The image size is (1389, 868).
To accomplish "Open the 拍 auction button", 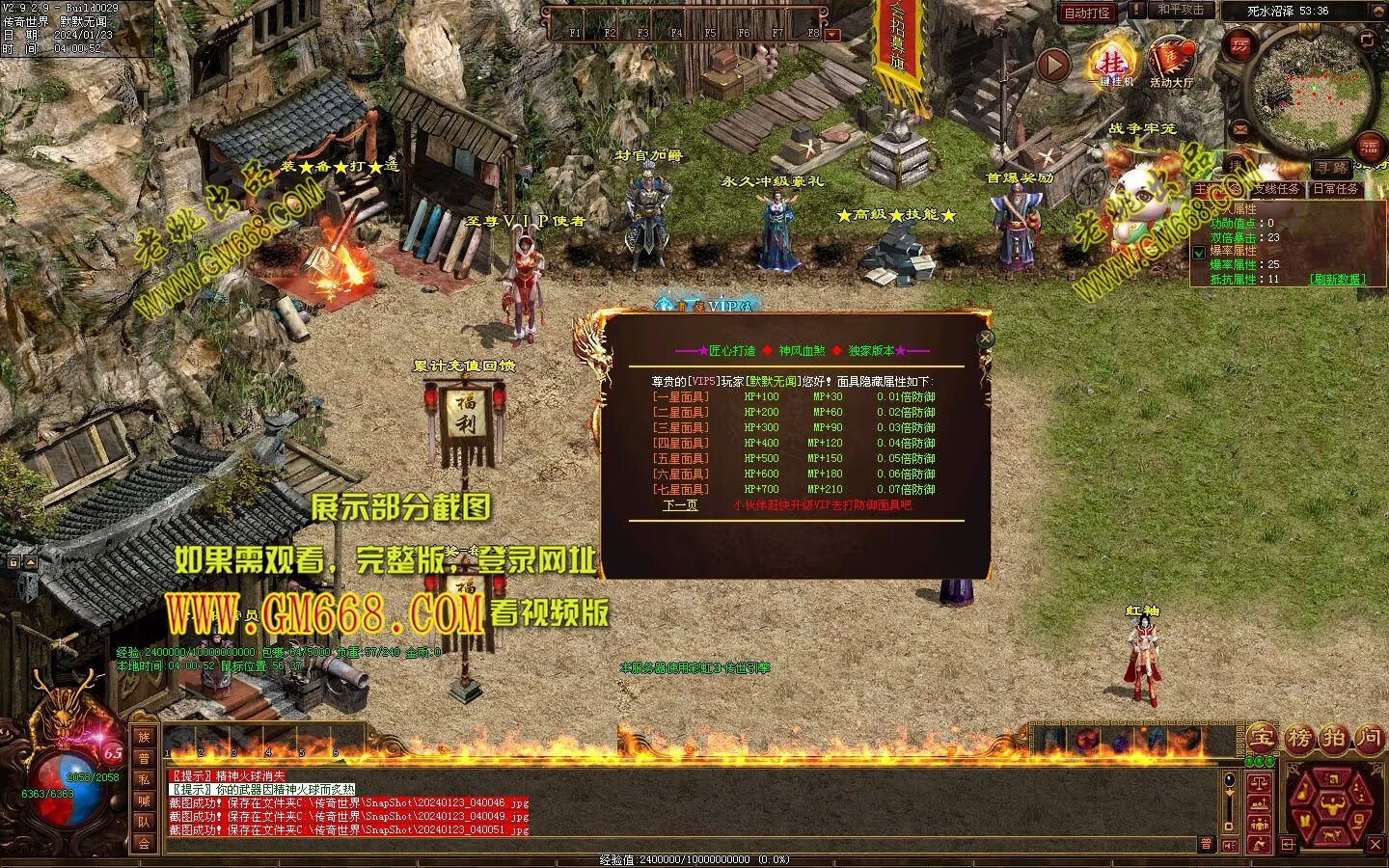I will [x=1335, y=738].
